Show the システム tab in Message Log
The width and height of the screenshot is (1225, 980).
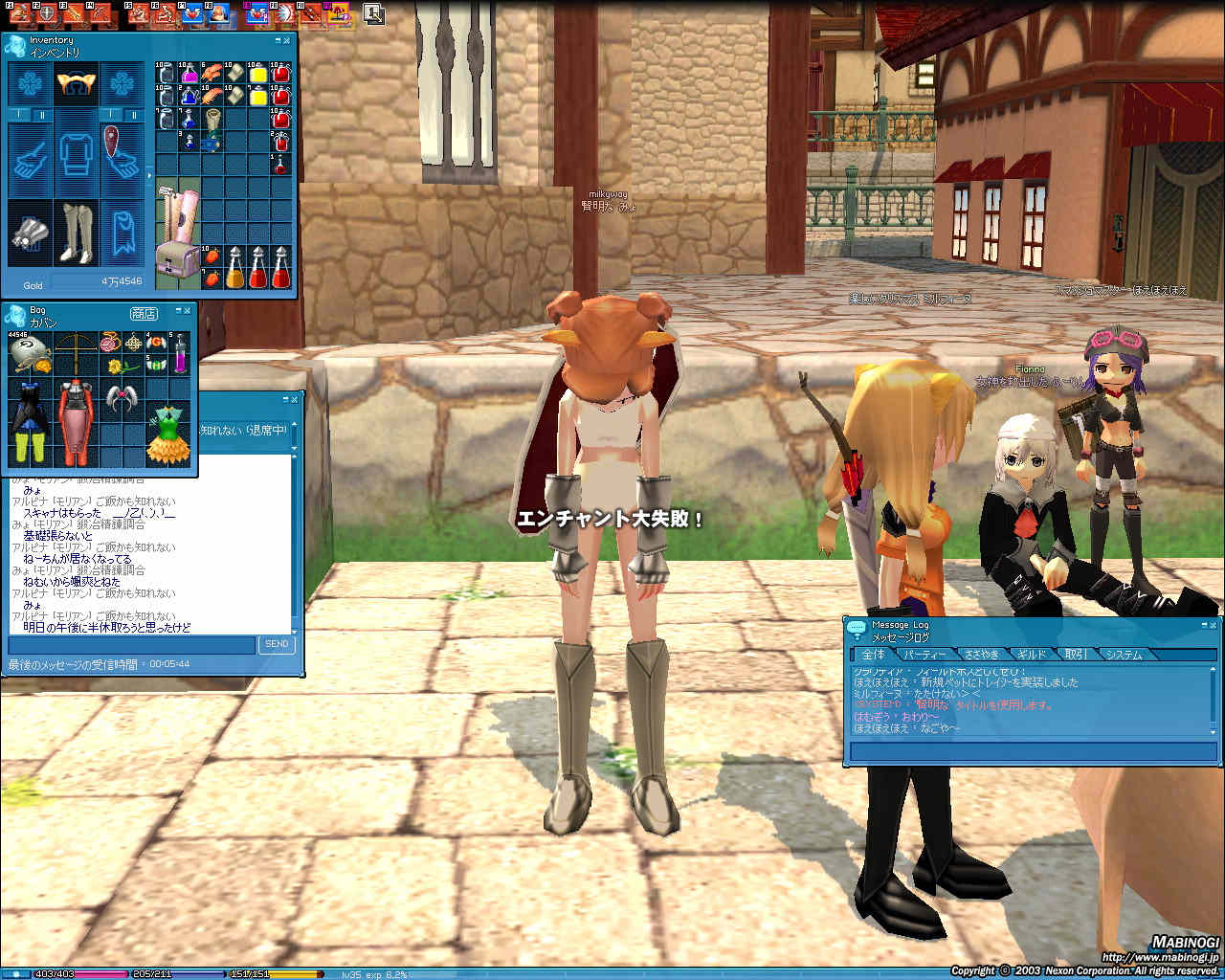[x=1123, y=655]
